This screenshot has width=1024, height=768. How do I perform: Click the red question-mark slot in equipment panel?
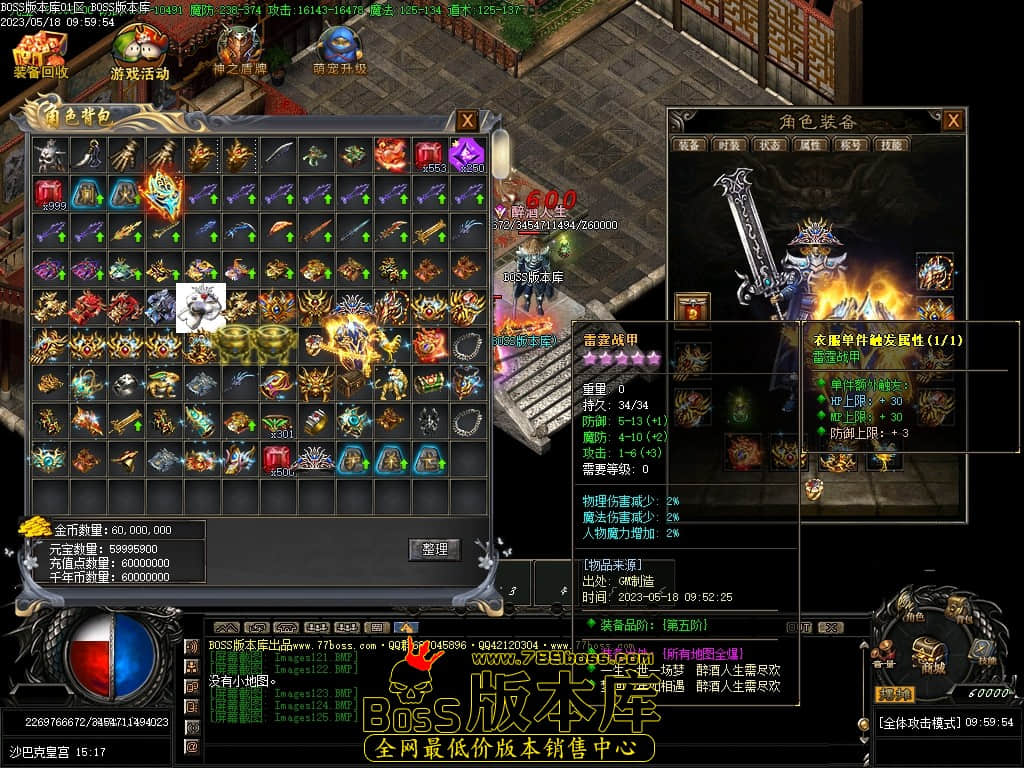692,309
